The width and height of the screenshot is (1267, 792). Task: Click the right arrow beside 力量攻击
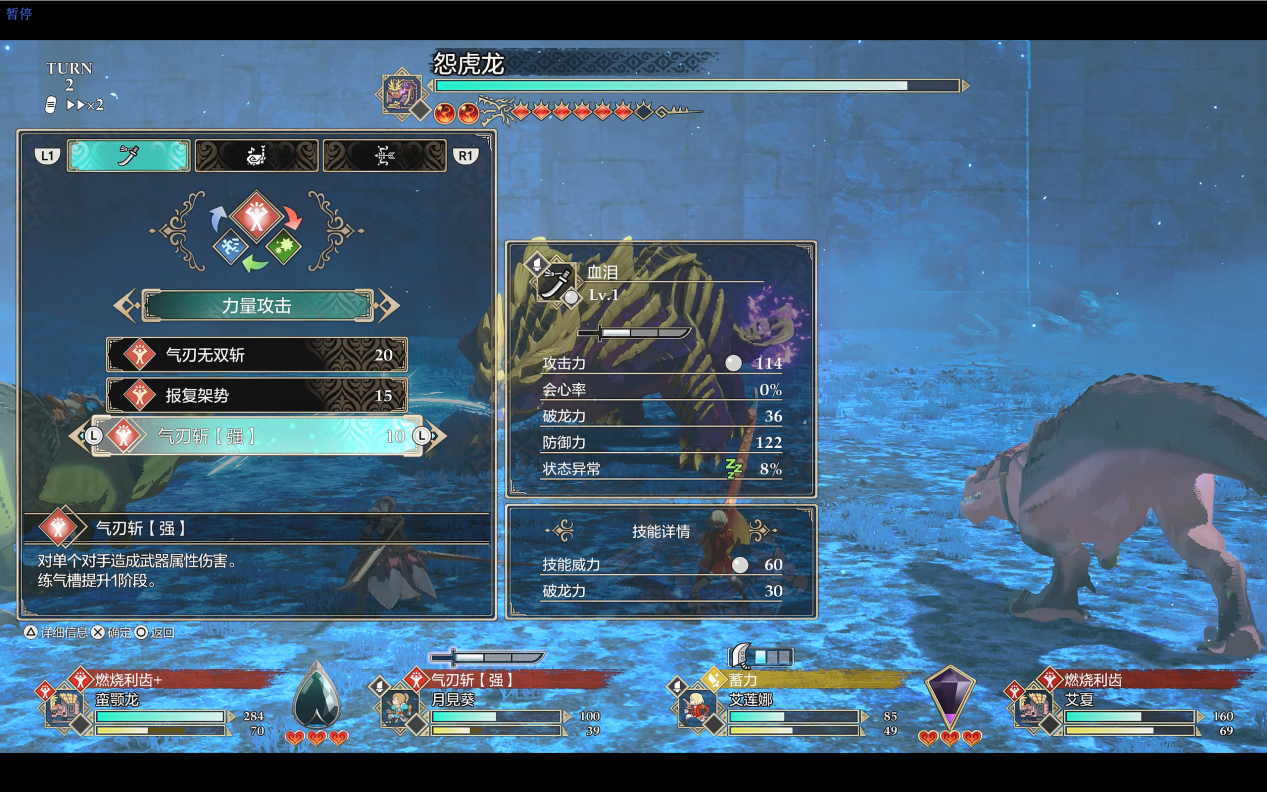pos(388,305)
